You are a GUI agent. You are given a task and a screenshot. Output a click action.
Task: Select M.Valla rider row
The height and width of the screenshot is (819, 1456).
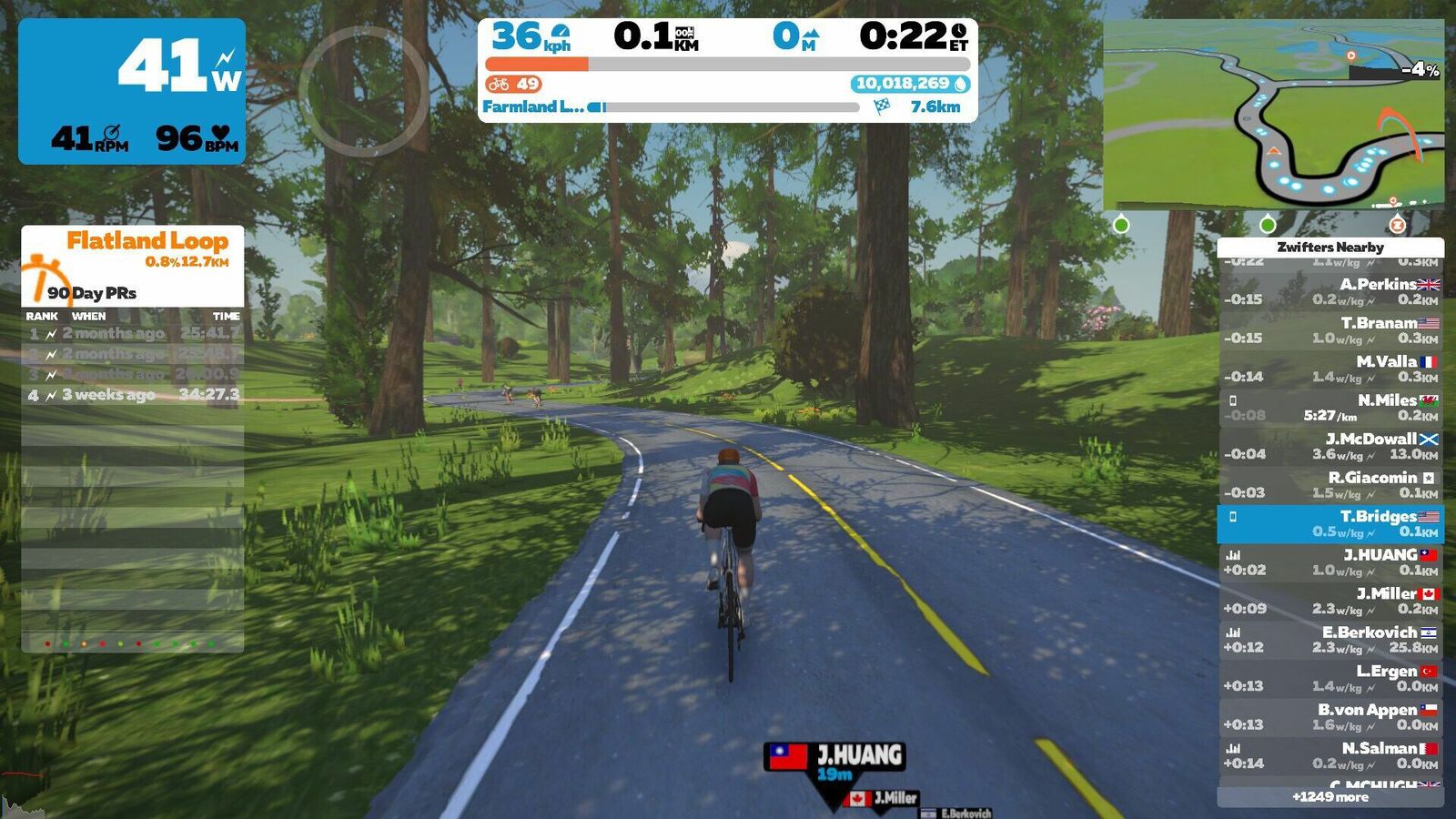click(x=1330, y=369)
